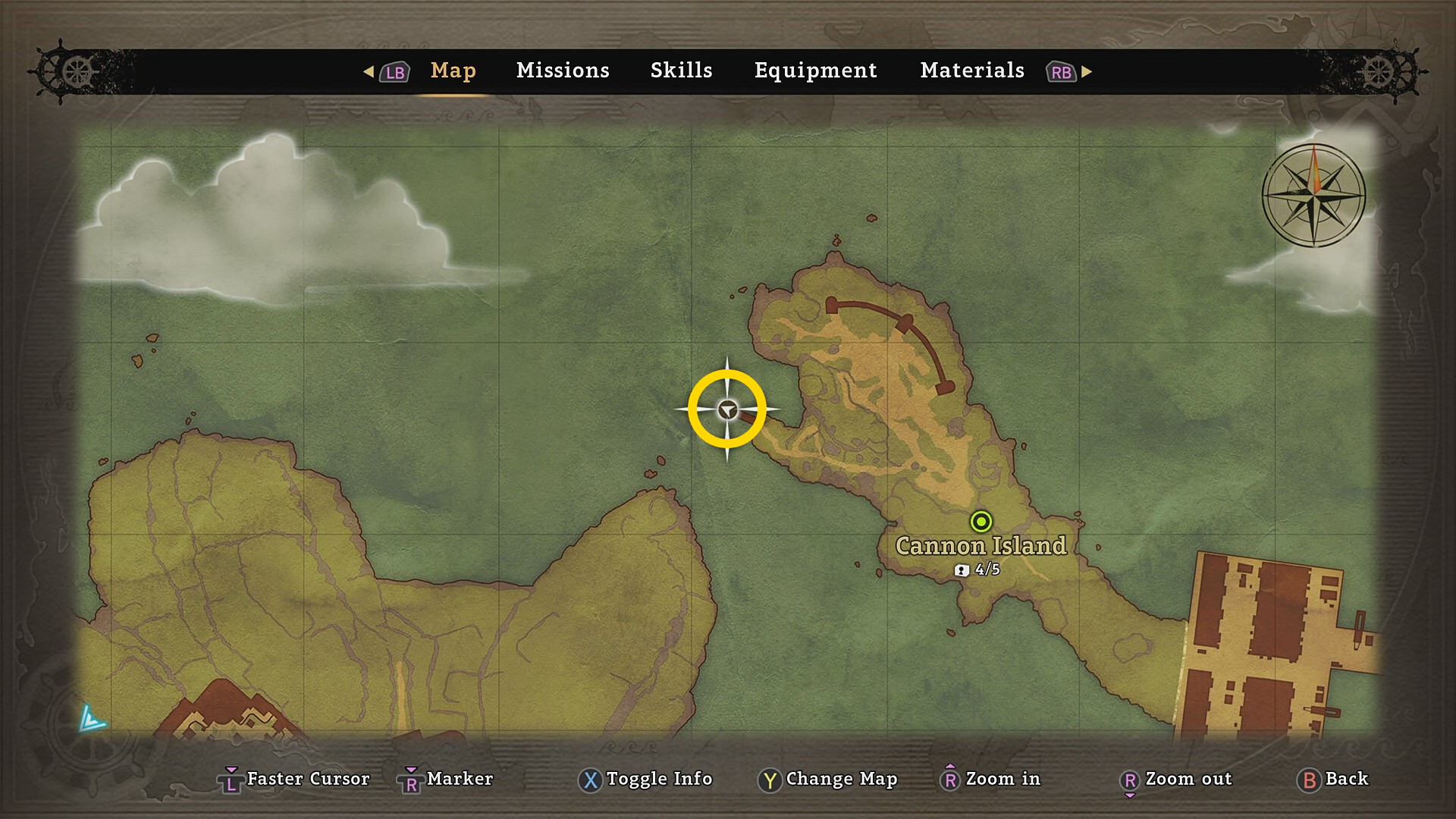Show the Materials tab

(x=972, y=71)
